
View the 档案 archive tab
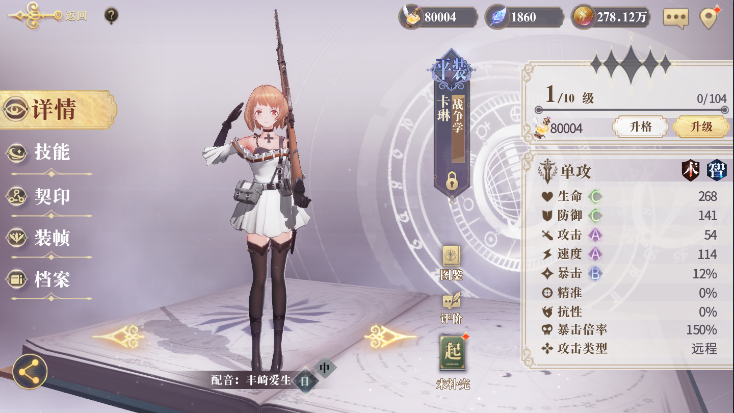click(50, 280)
